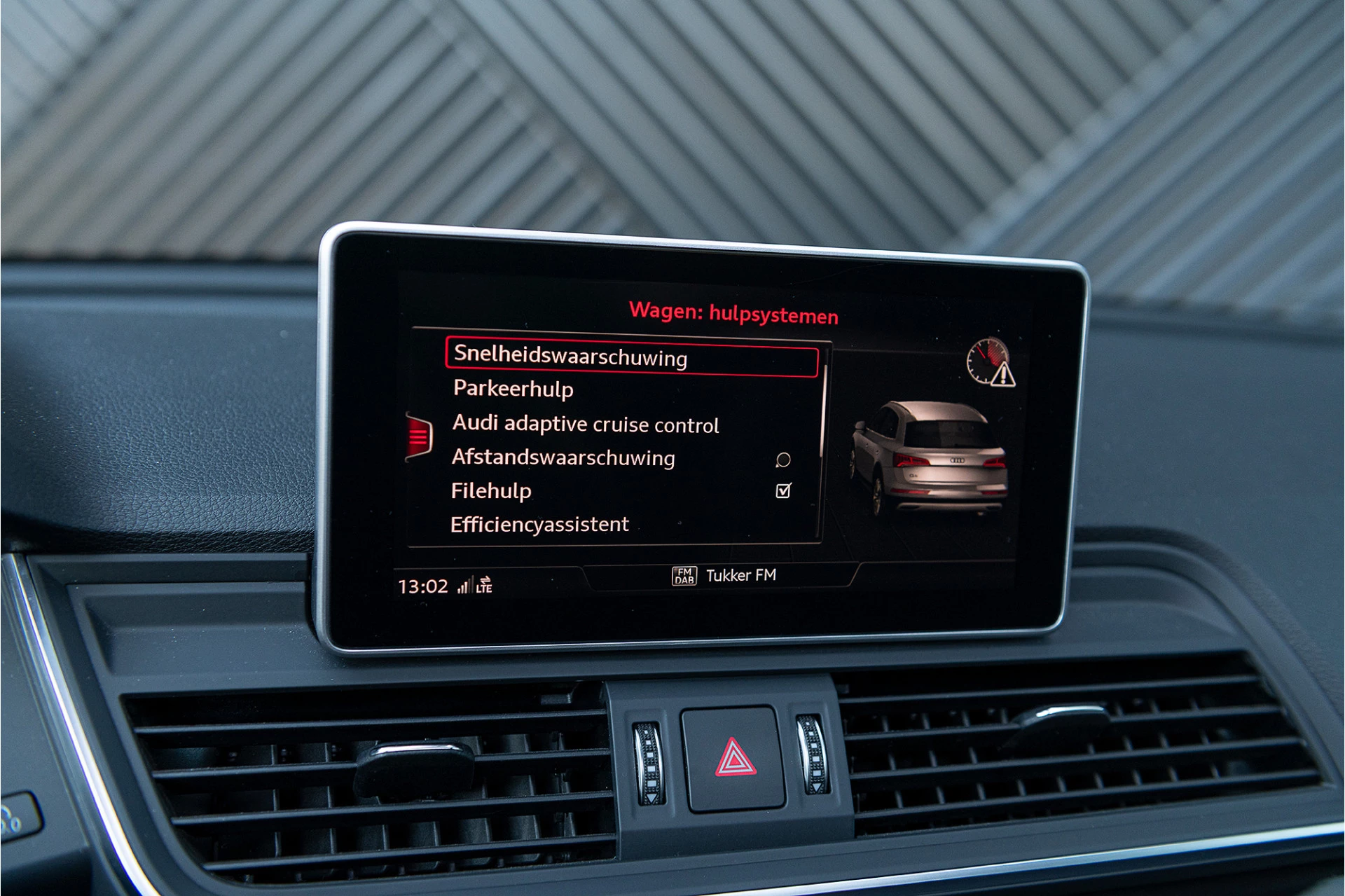
Task: Enable the Afstandswaarschuwing toggle circle
Action: (x=782, y=458)
